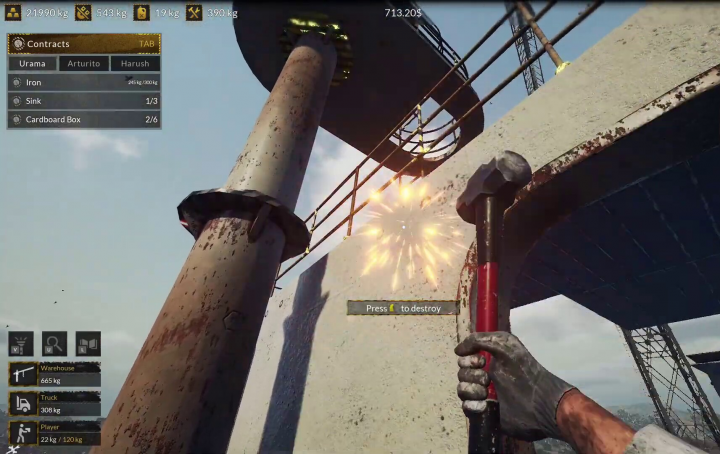
Task: Click the Player carry weight icon
Action: pyautogui.click(x=23, y=433)
